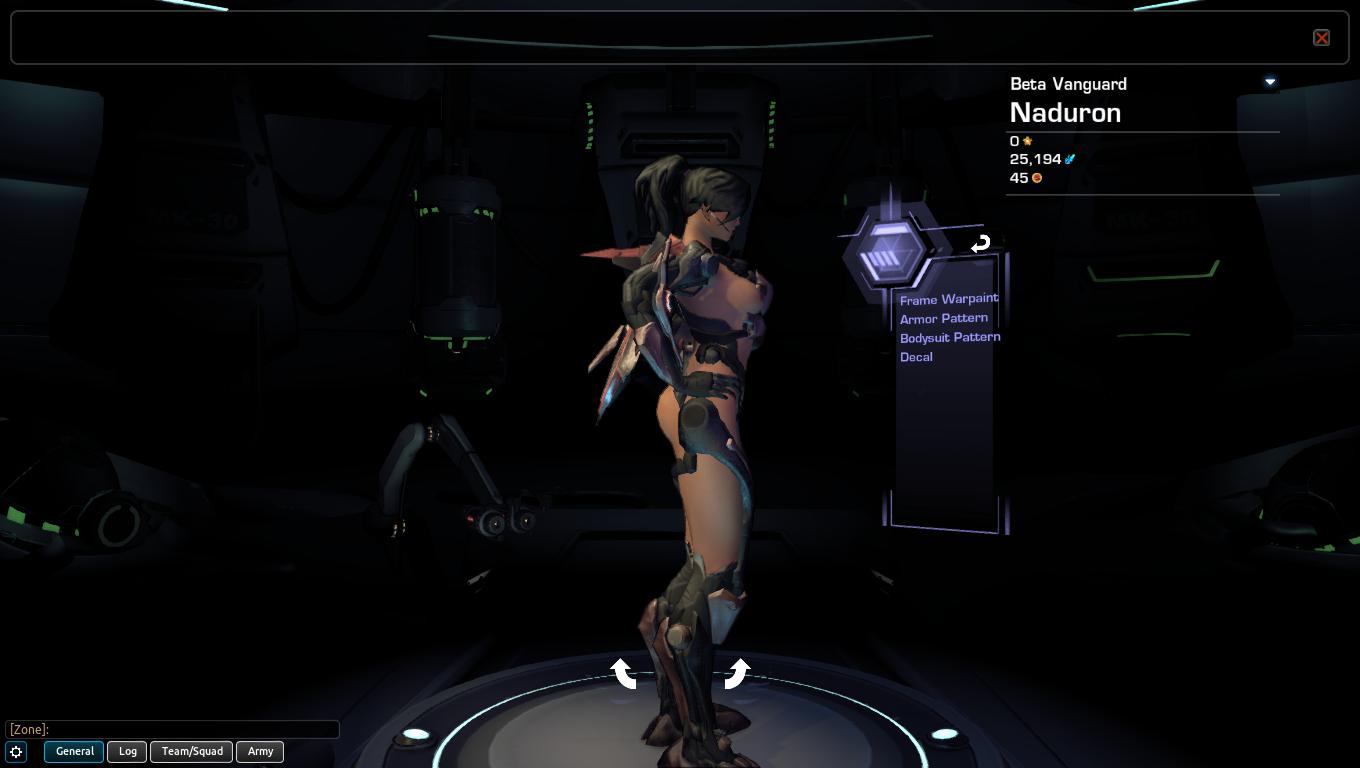This screenshot has width=1360, height=768.
Task: Select the Army chat tab
Action: point(260,751)
